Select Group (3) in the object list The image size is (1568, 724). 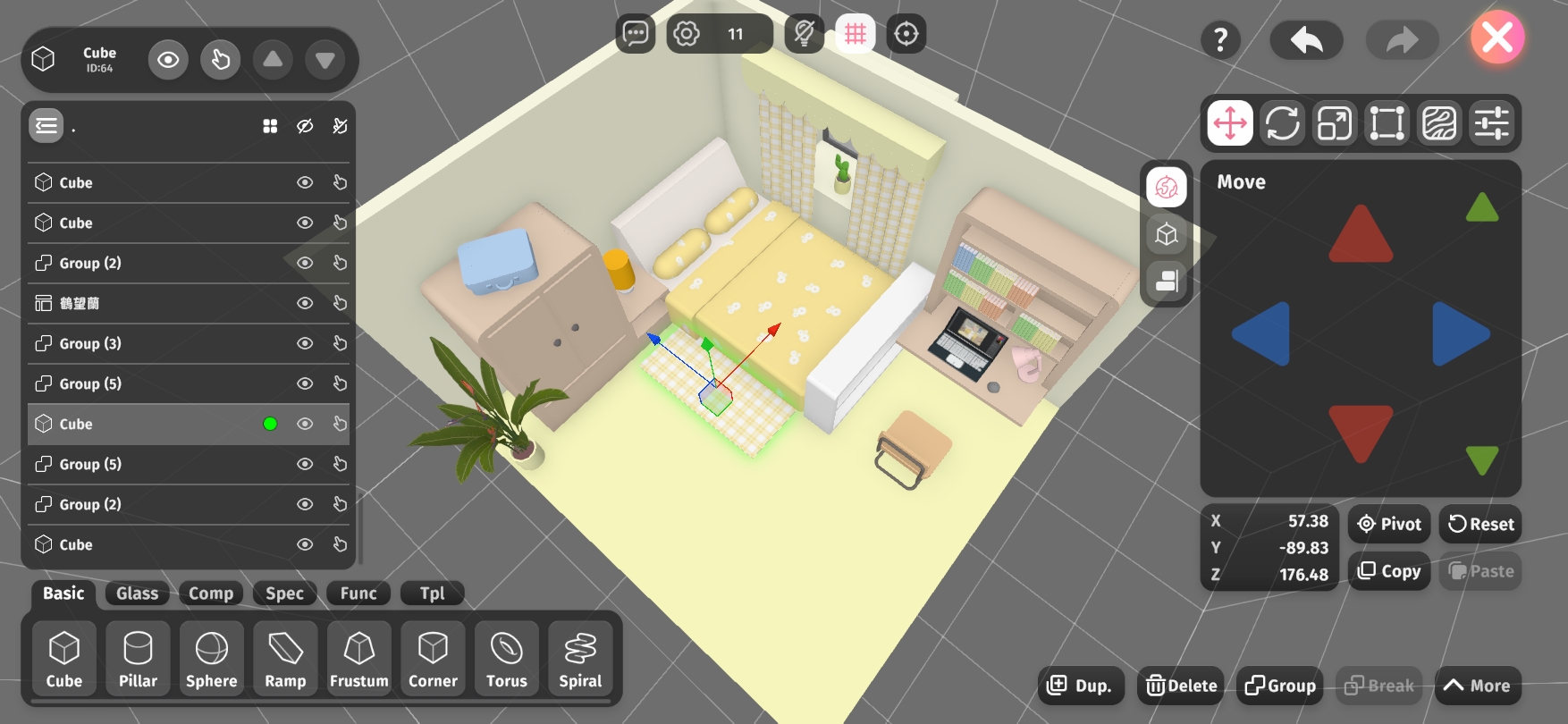(x=90, y=343)
